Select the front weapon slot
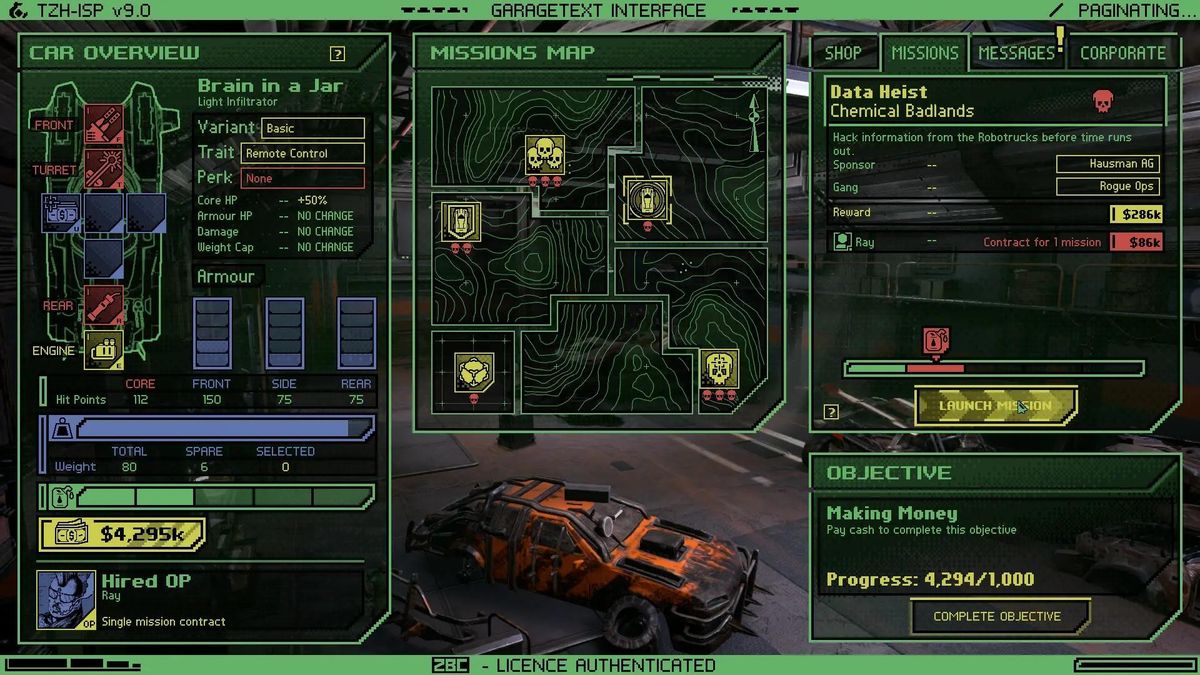 [x=104, y=124]
